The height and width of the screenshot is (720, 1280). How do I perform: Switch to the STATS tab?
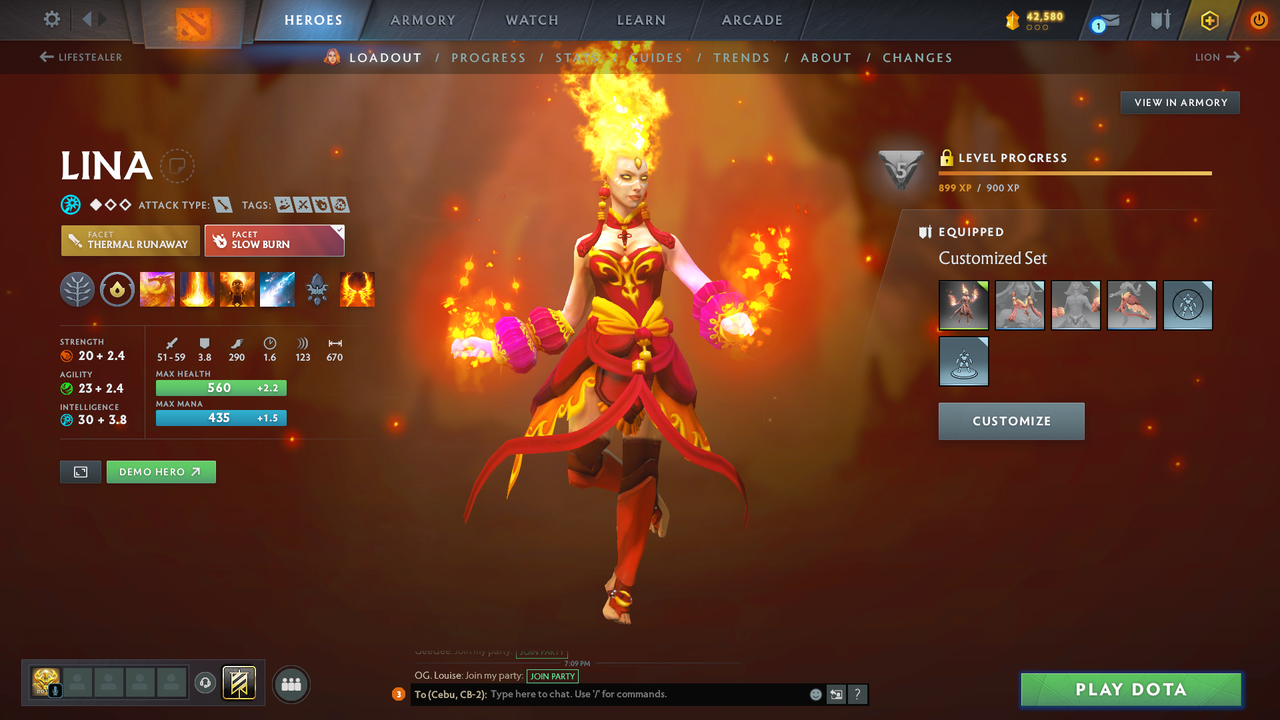point(578,57)
